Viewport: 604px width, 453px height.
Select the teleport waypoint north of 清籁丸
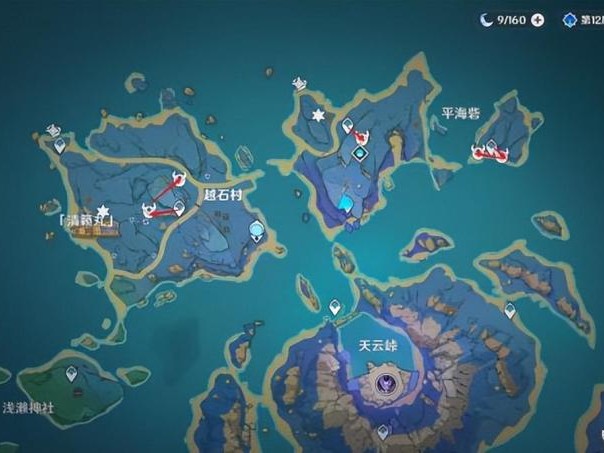60,146
